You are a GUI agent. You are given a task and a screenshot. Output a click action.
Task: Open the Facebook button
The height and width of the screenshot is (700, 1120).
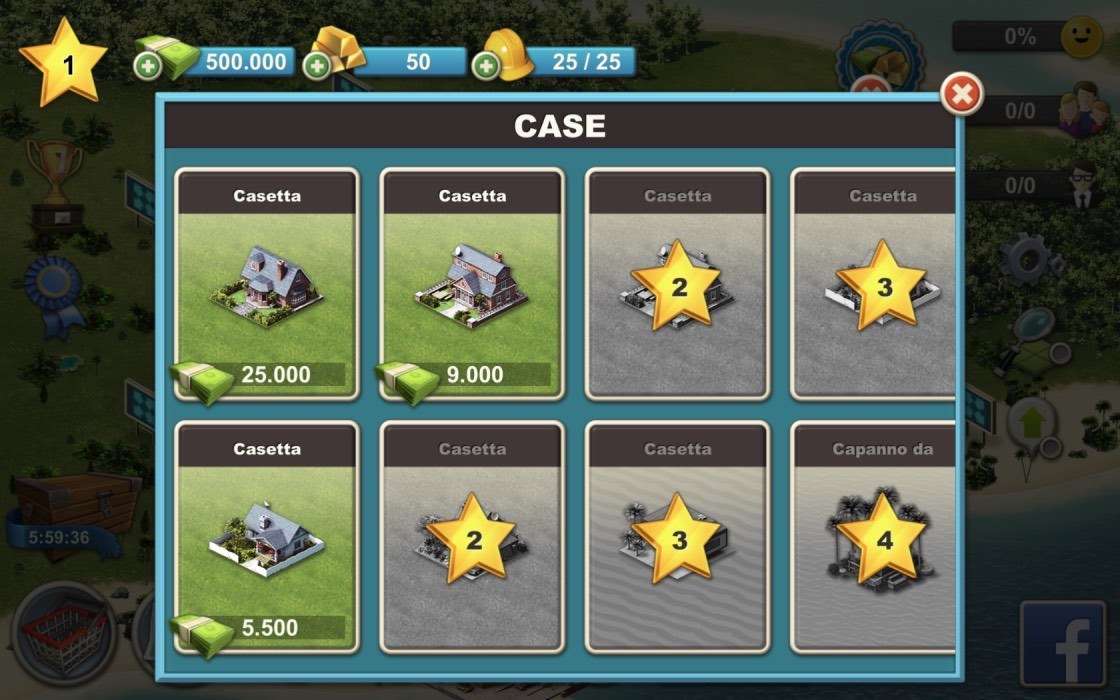(x=1062, y=644)
